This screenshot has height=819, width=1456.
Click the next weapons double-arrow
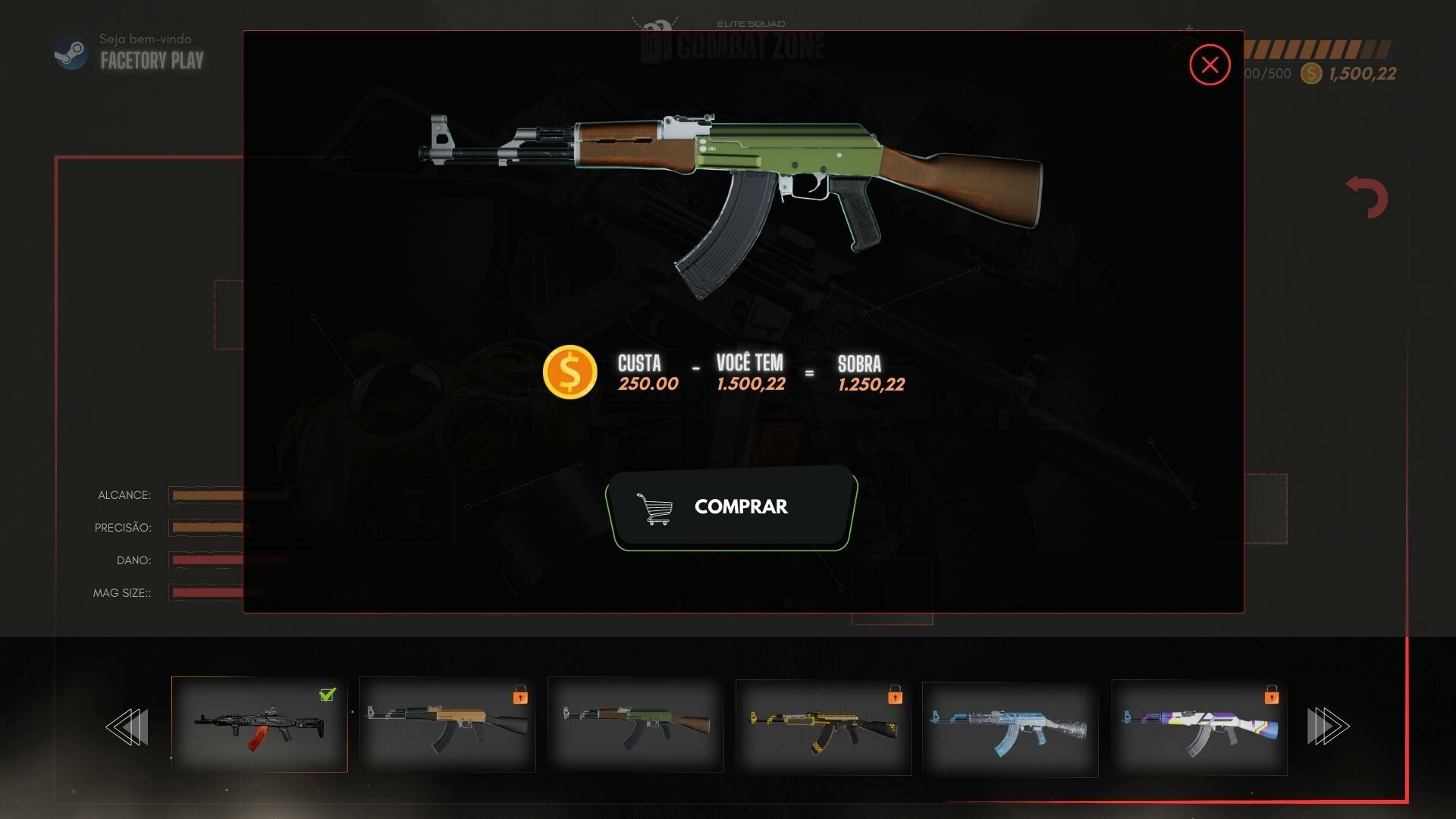tap(1329, 726)
